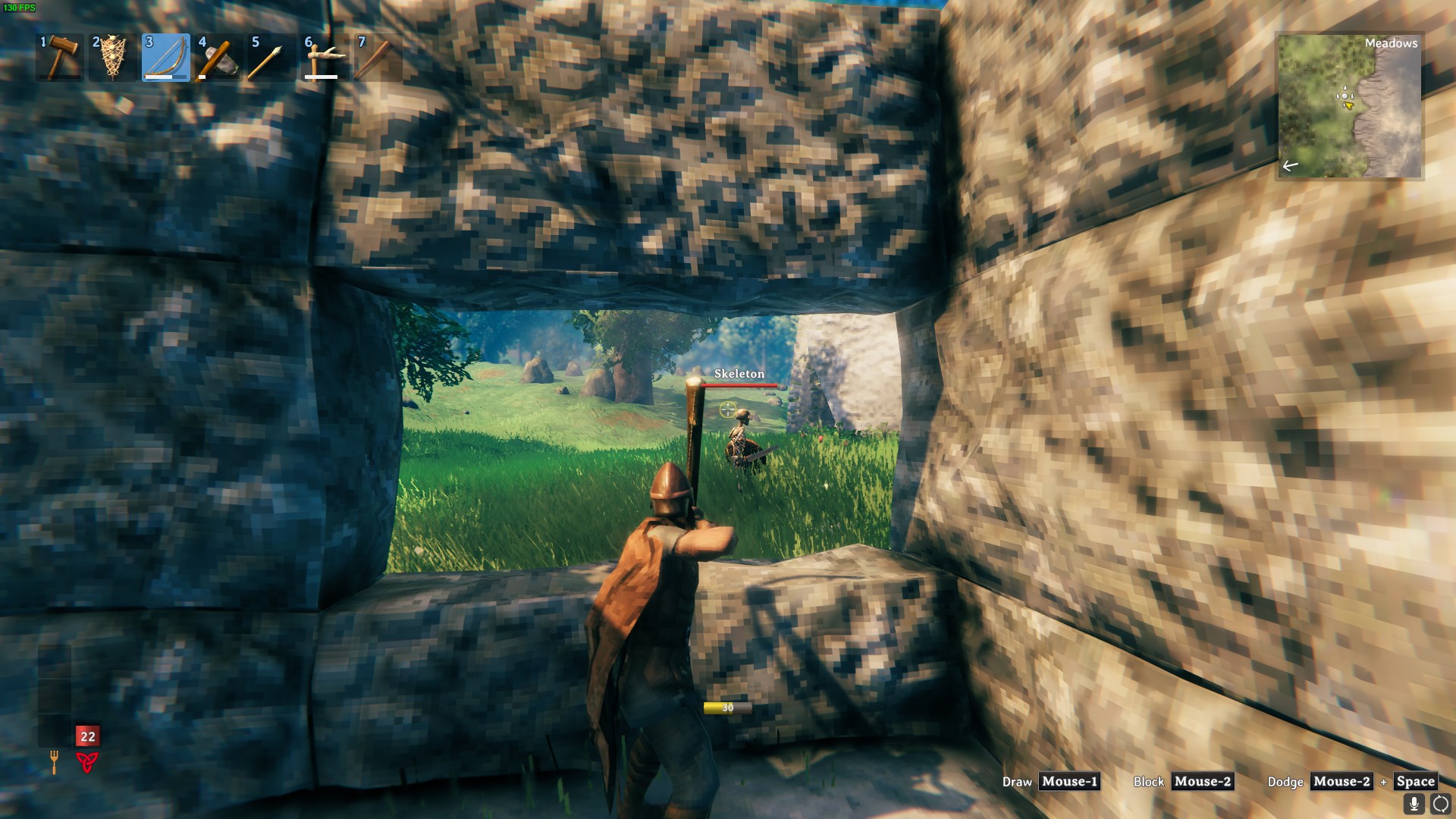Click the Meadows biome label
Image resolution: width=1456 pixels, height=819 pixels.
(x=1393, y=44)
